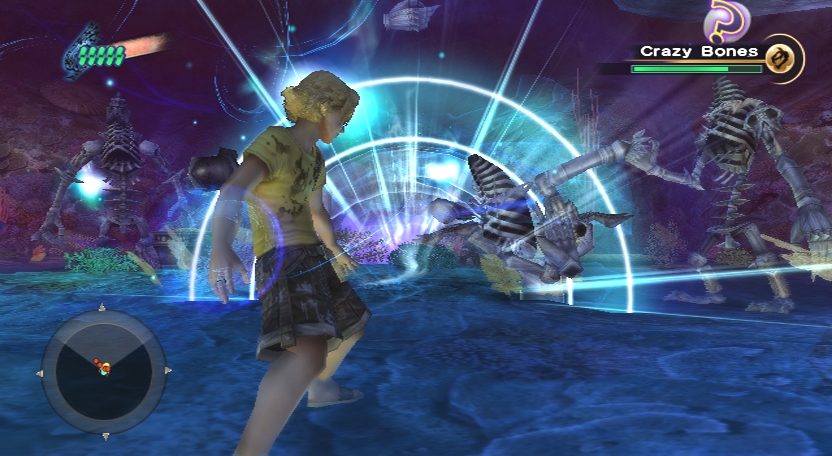Click the circular minimap radar
The height and width of the screenshot is (456, 832).
tap(103, 371)
